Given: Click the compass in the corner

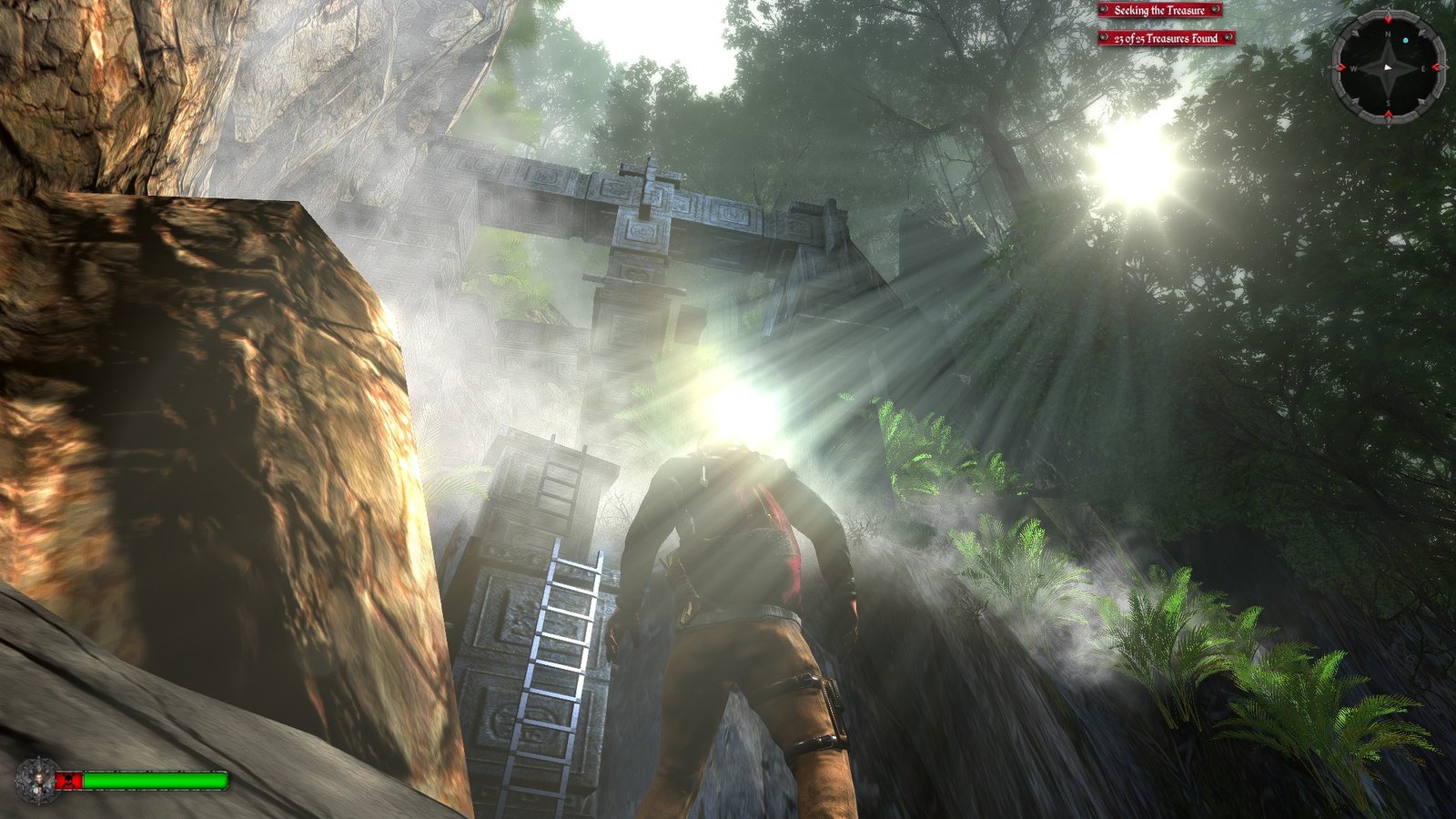Looking at the screenshot, I should click(1388, 67).
